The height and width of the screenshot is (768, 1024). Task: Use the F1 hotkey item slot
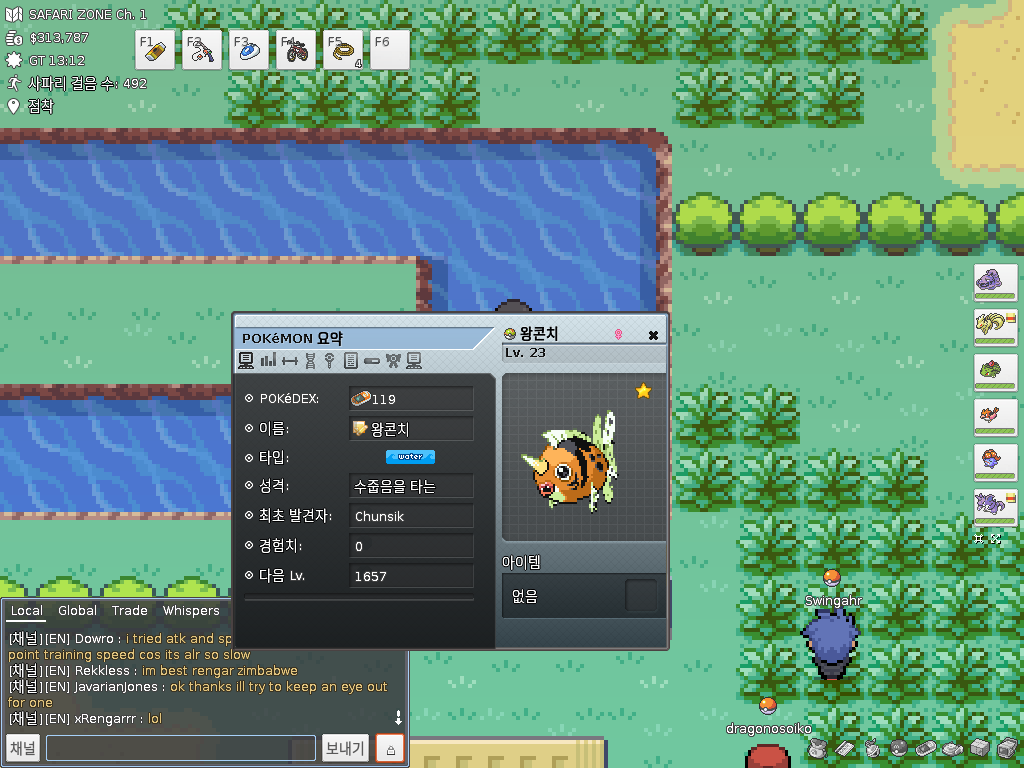[x=155, y=50]
